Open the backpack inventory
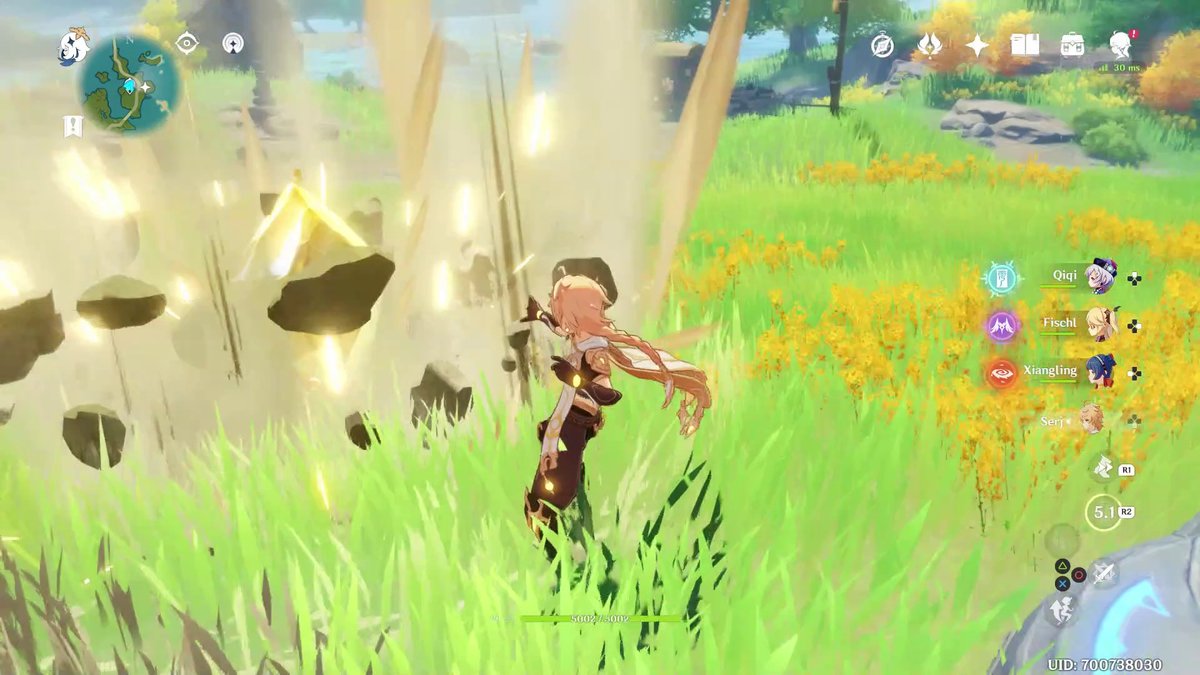Screen dimensions: 1200x675 click(1072, 45)
